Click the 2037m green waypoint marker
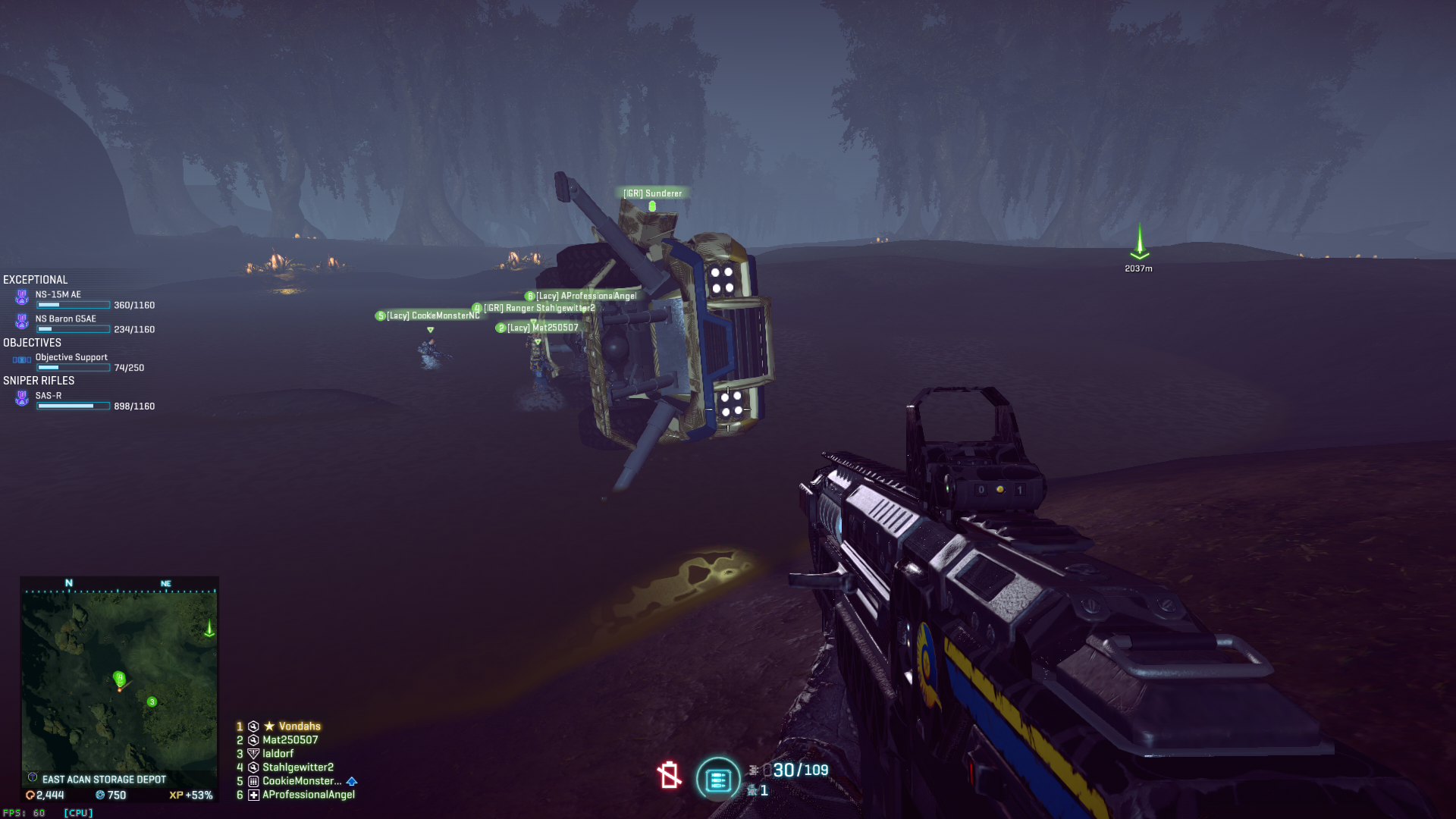The image size is (1456, 819). click(x=1139, y=244)
